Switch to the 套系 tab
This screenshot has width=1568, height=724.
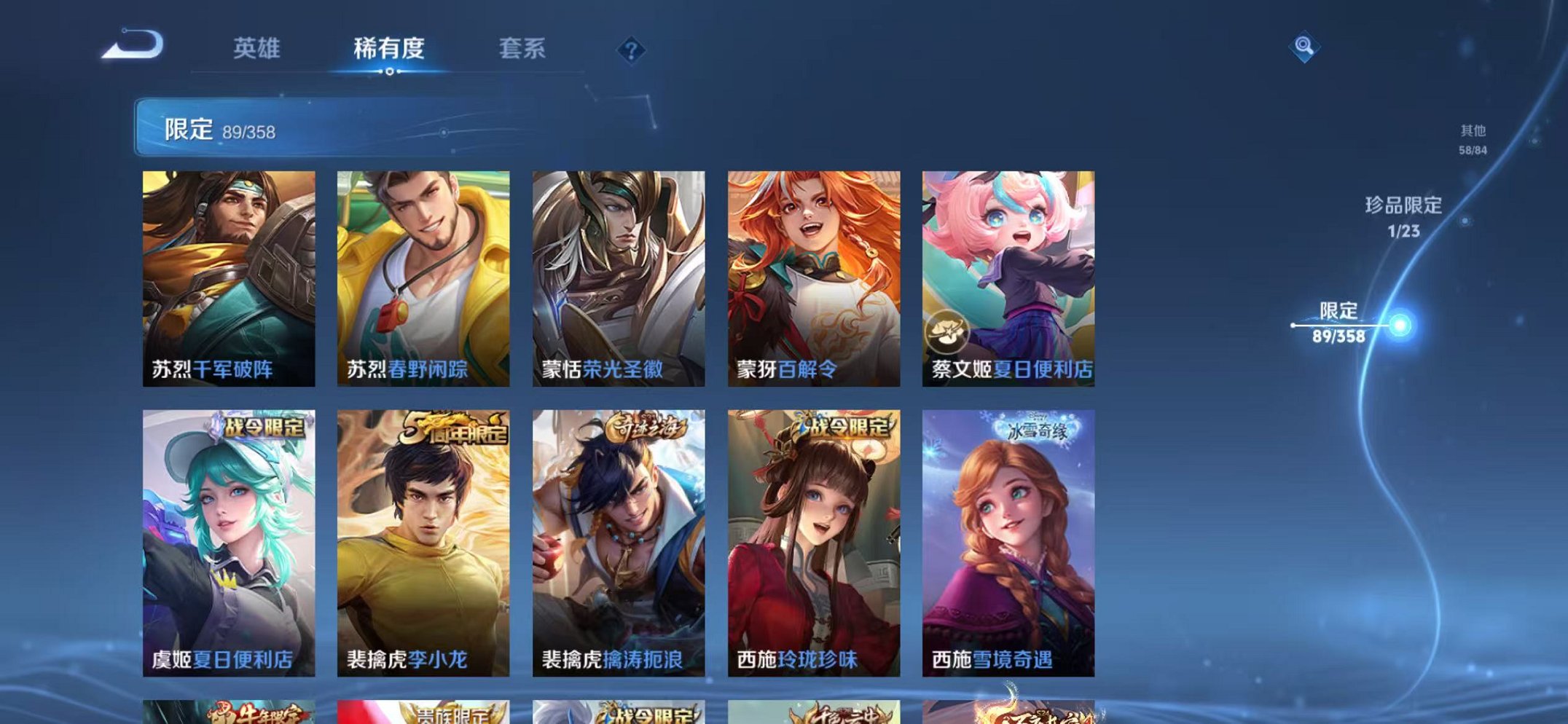coord(522,48)
